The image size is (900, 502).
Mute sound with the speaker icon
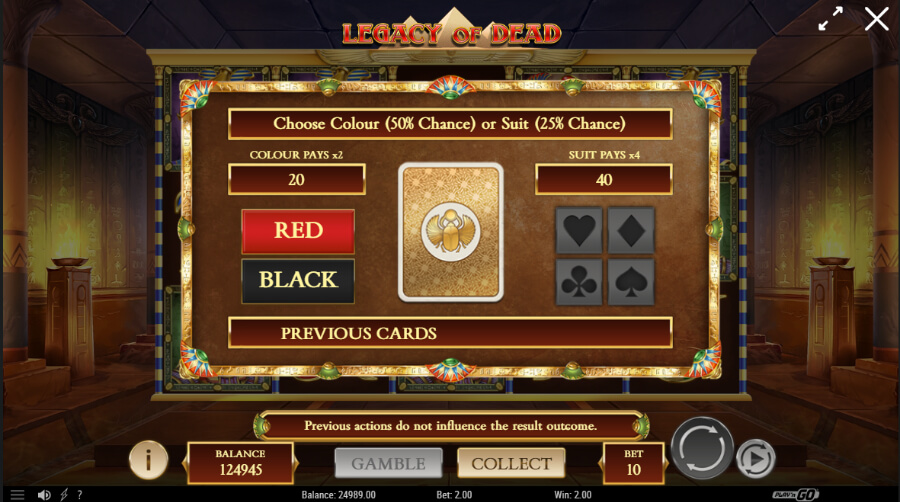(44, 495)
